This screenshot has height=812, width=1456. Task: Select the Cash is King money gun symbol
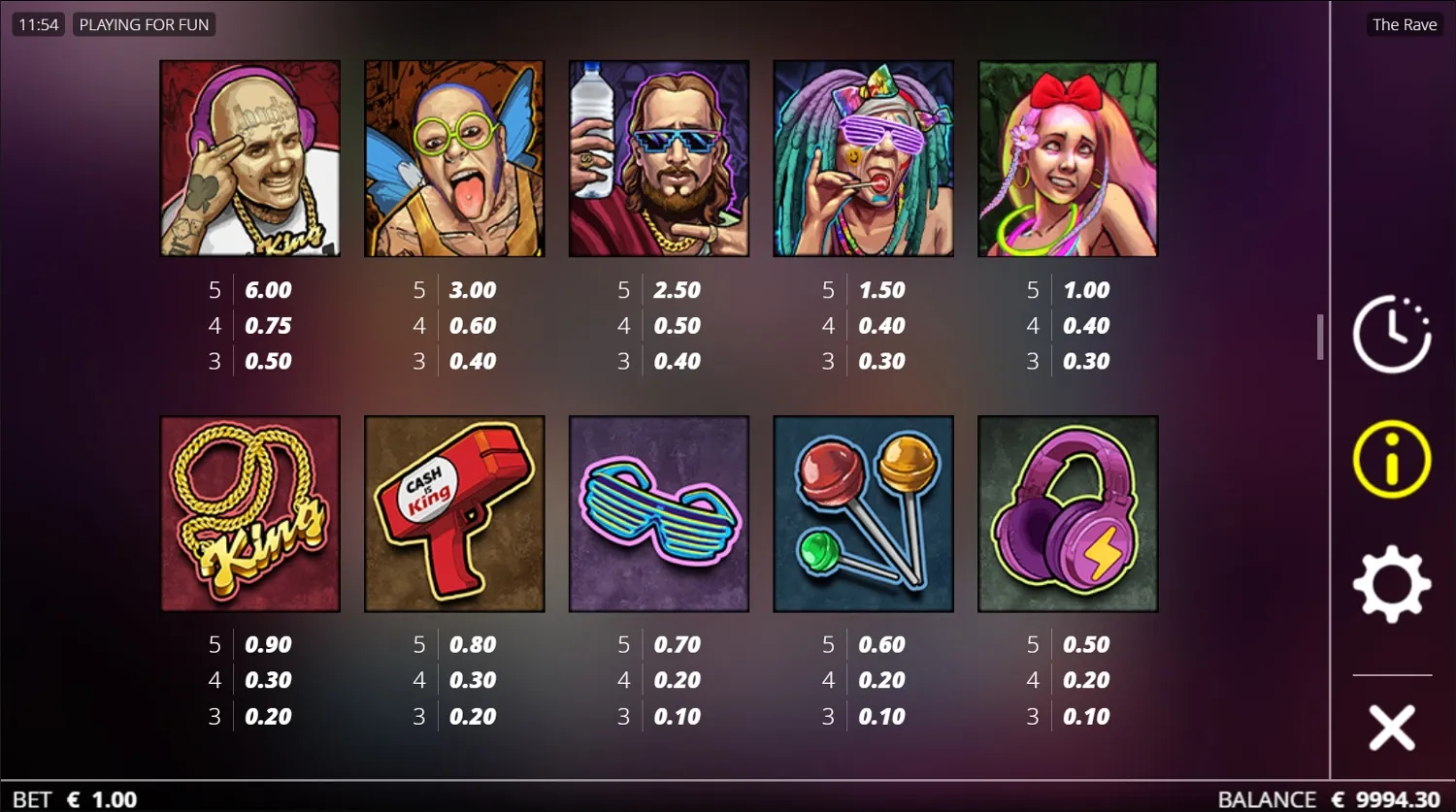[x=454, y=513]
